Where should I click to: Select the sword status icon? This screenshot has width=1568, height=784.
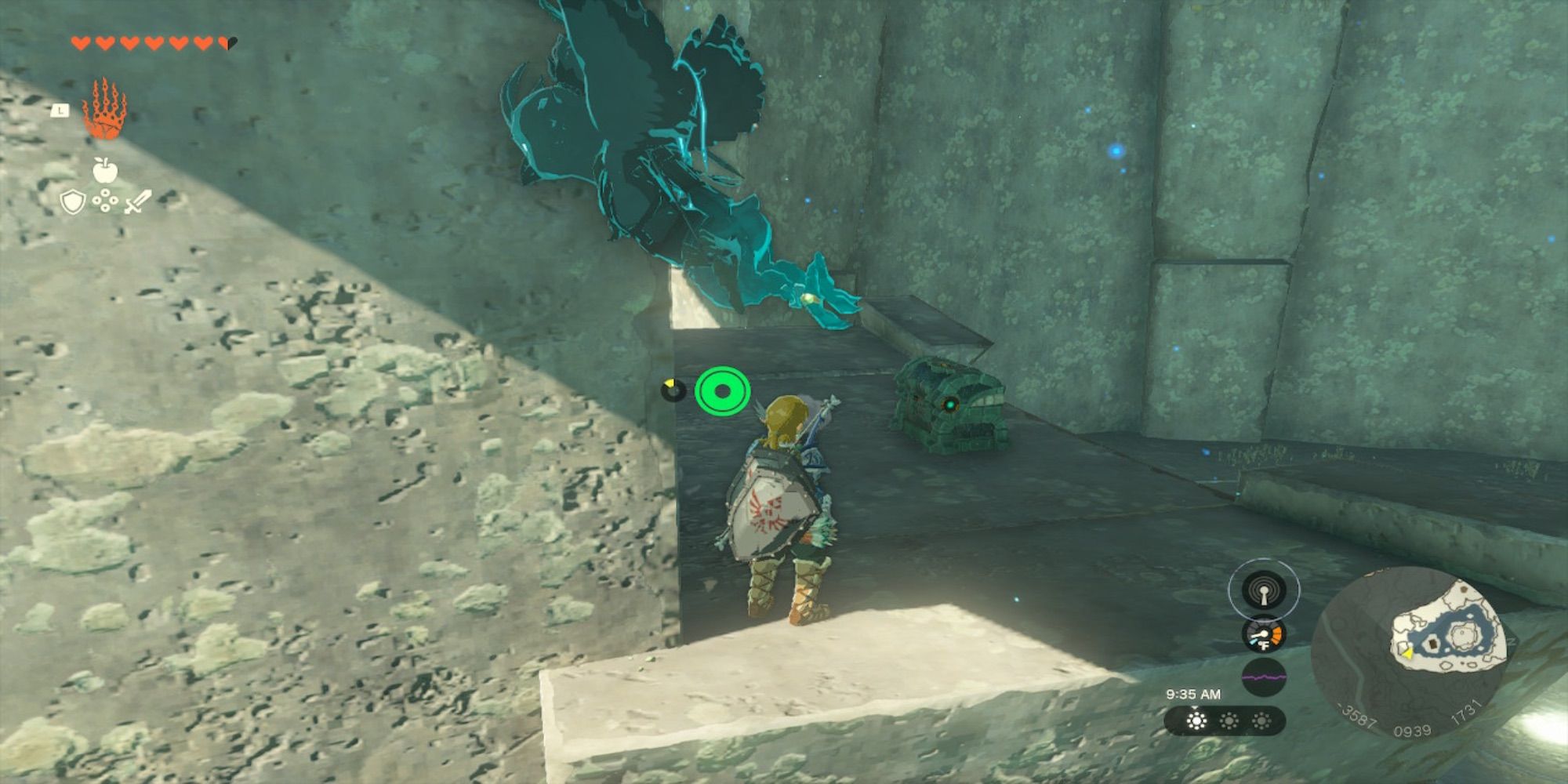click(140, 203)
